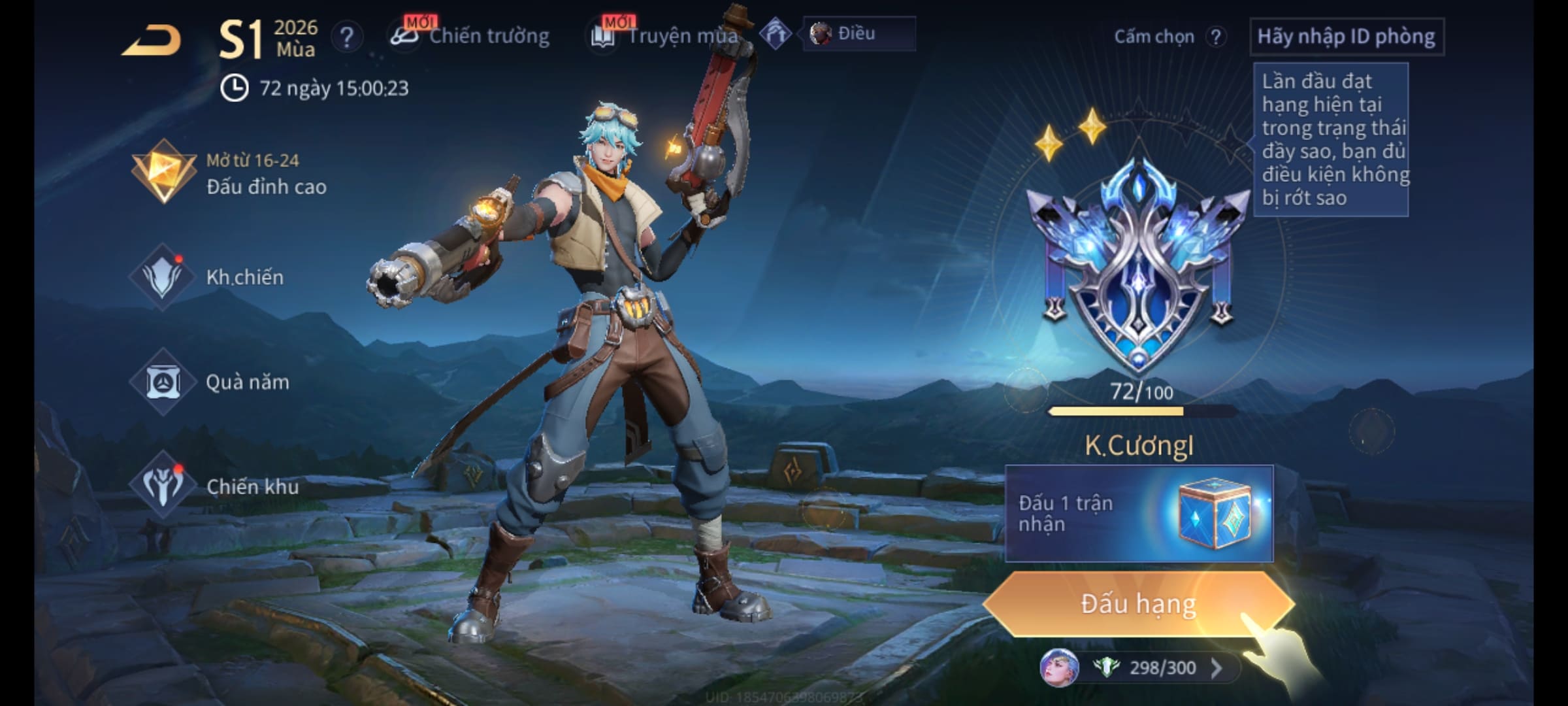Select the Điều hero dropdown
Image resolution: width=1568 pixels, height=706 pixels.
(858, 34)
